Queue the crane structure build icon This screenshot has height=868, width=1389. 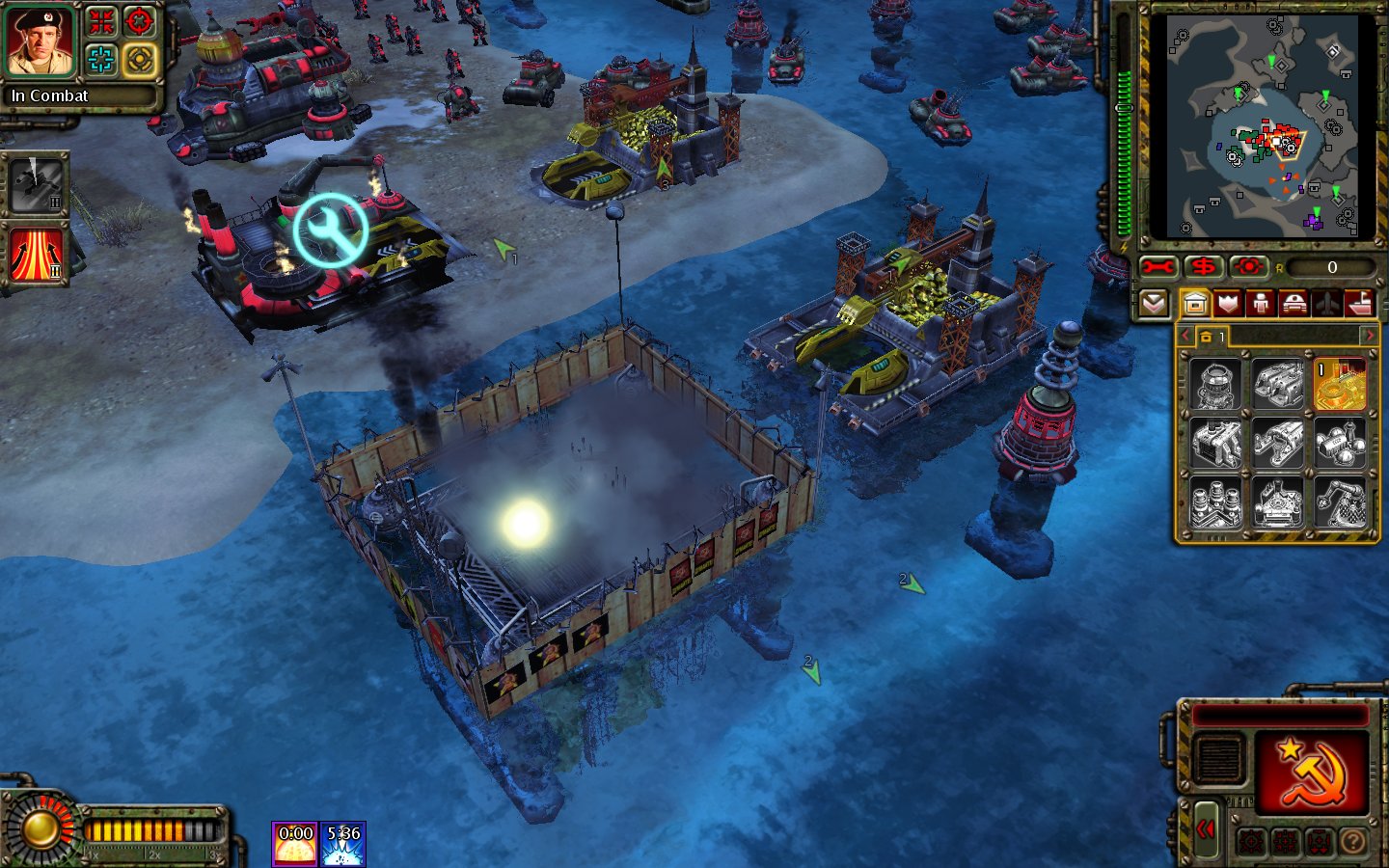coord(1340,502)
